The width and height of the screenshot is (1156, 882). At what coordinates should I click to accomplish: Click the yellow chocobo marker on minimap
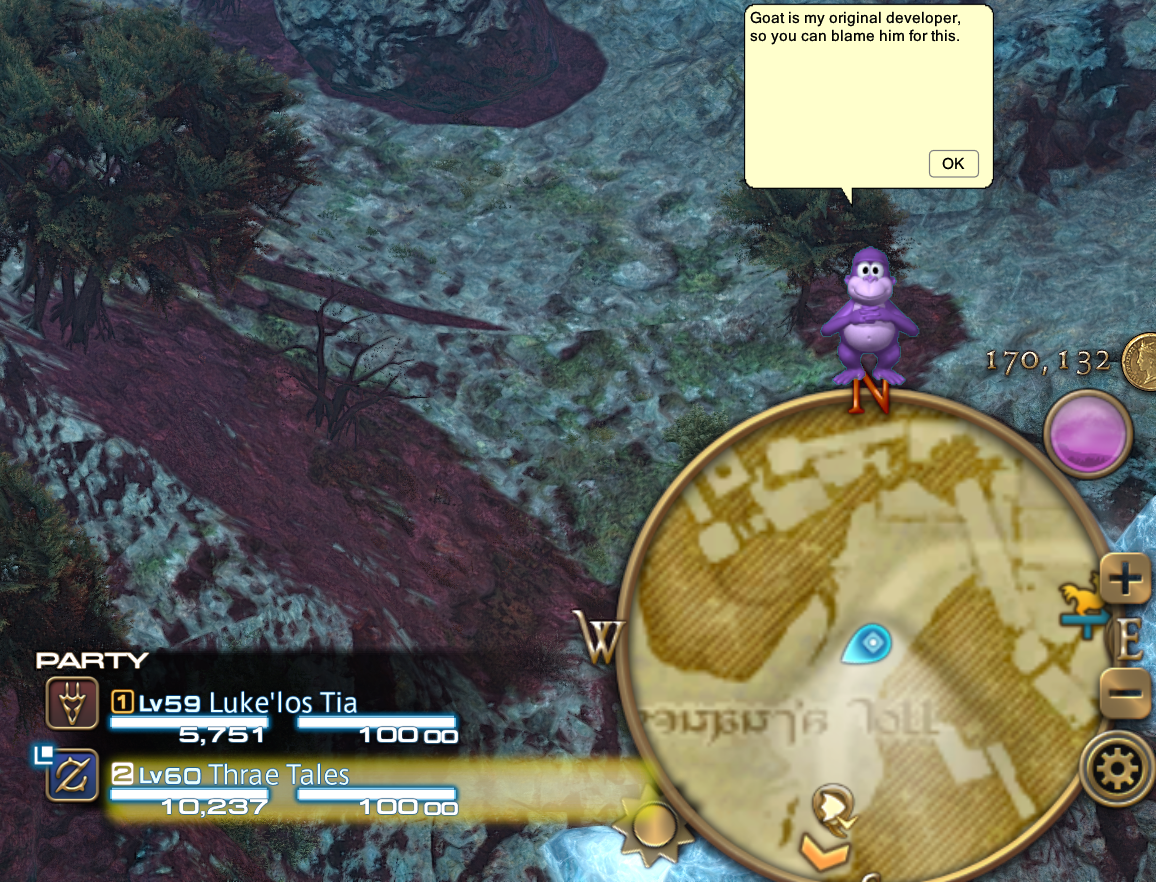pos(1081,602)
